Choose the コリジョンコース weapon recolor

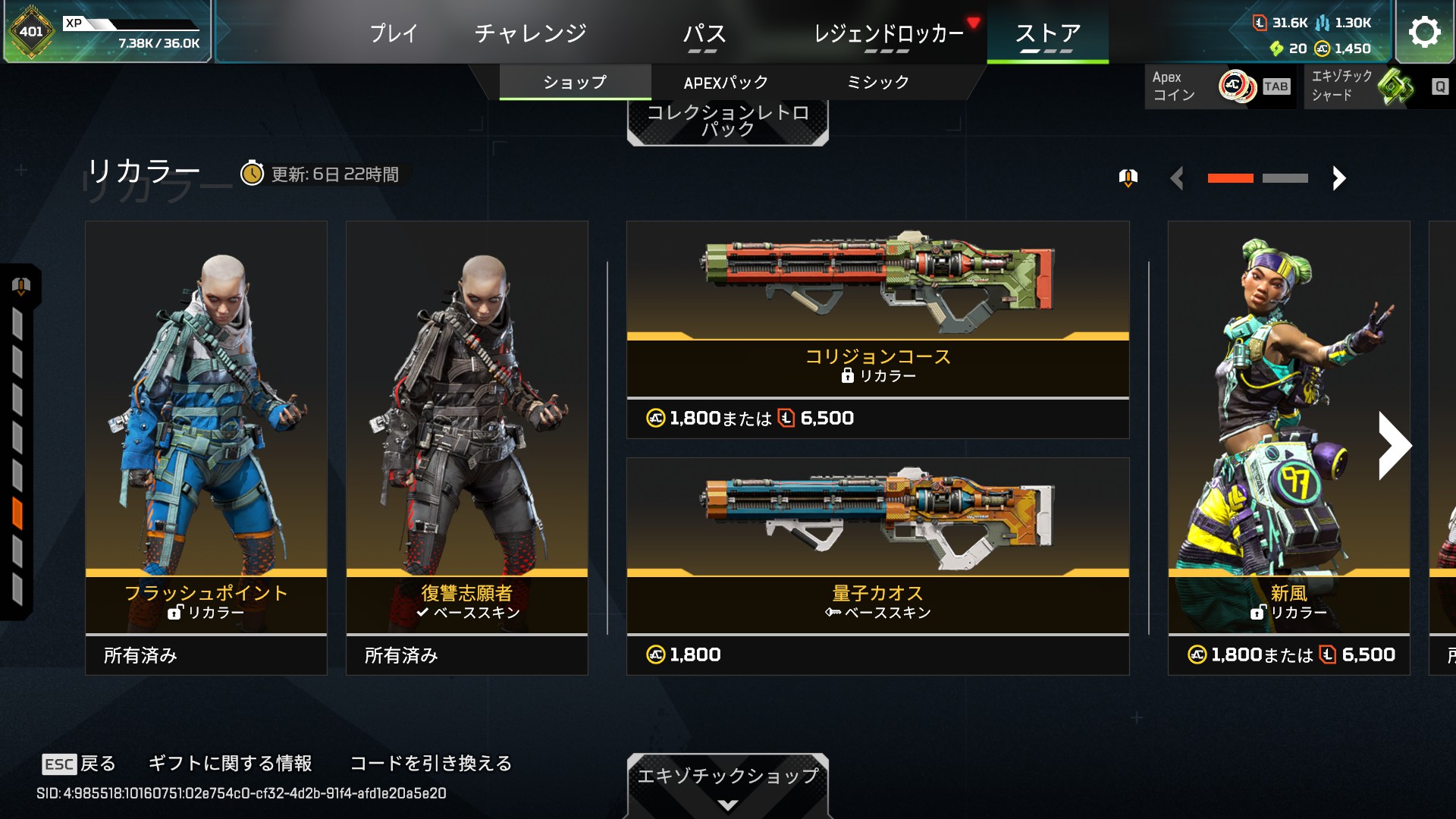877,329
